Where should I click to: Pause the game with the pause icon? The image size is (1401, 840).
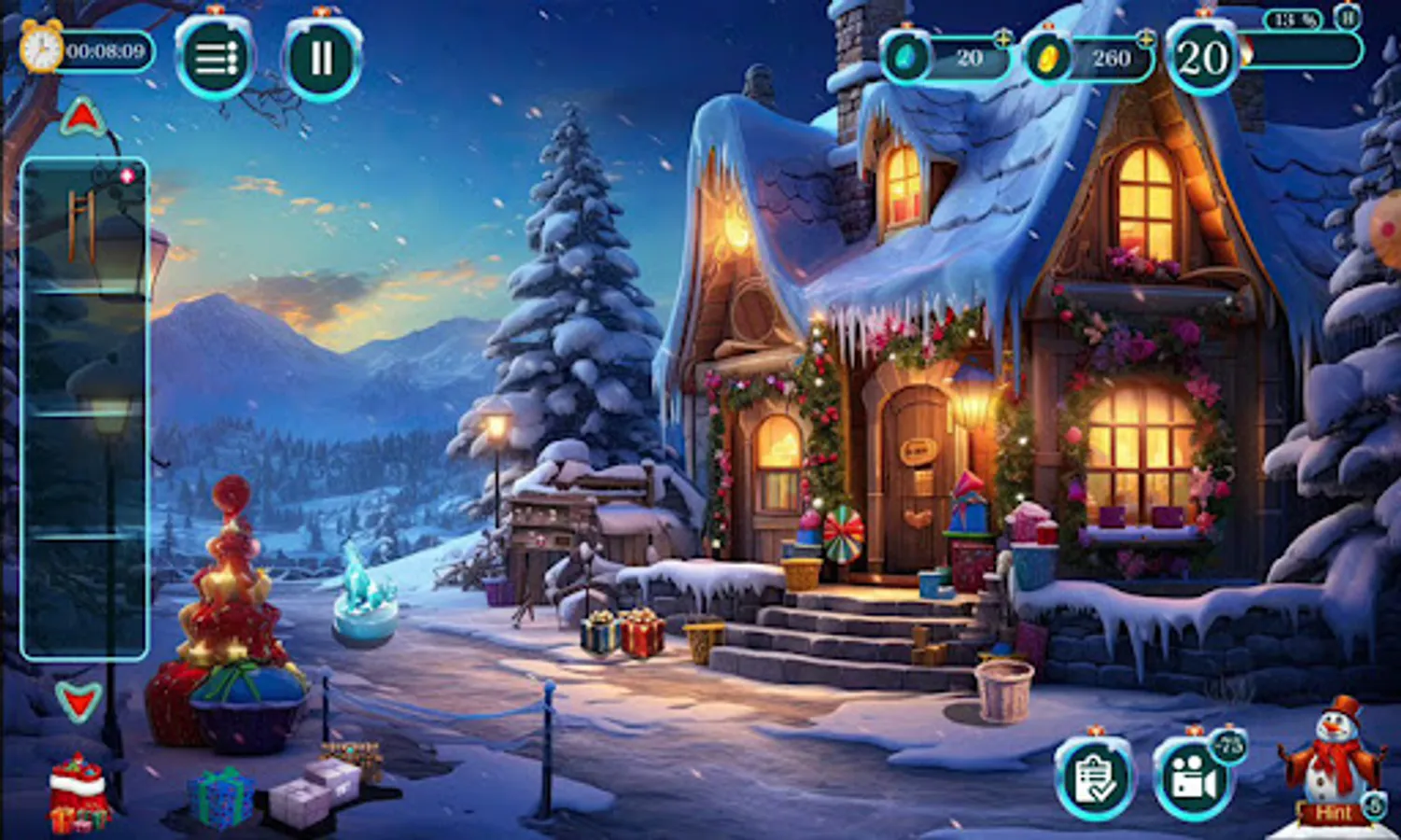coord(319,58)
